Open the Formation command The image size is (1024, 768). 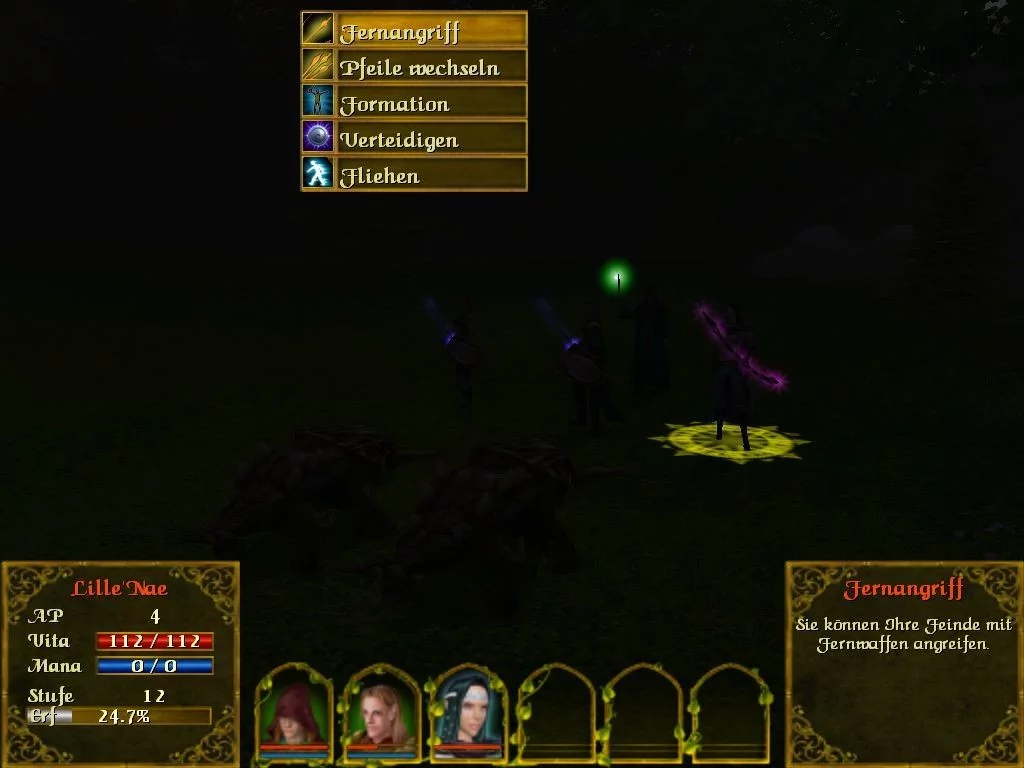point(414,102)
